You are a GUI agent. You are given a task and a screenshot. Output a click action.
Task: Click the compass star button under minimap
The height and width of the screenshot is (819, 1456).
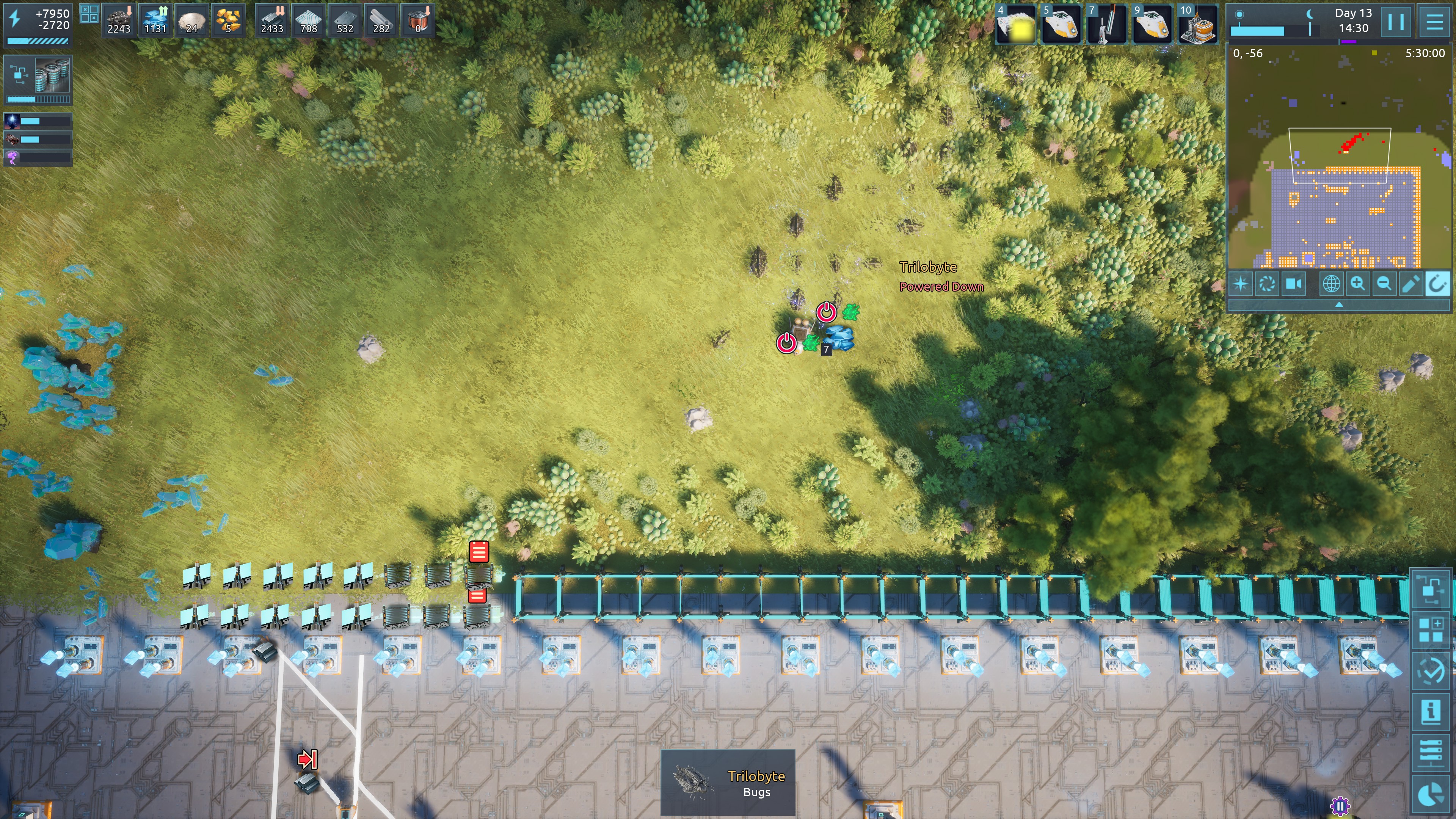[x=1241, y=283]
